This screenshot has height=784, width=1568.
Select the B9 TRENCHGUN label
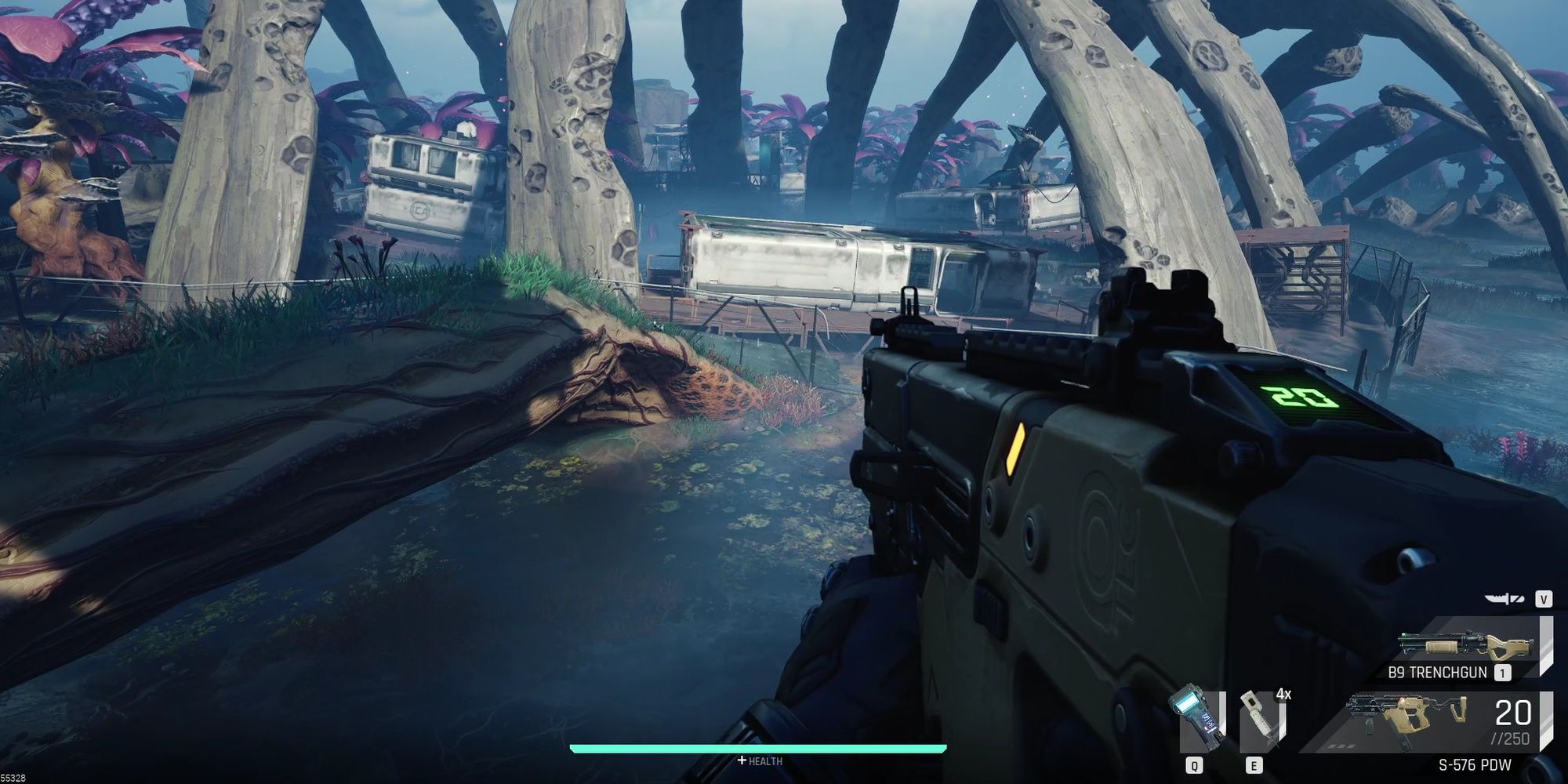tap(1439, 671)
